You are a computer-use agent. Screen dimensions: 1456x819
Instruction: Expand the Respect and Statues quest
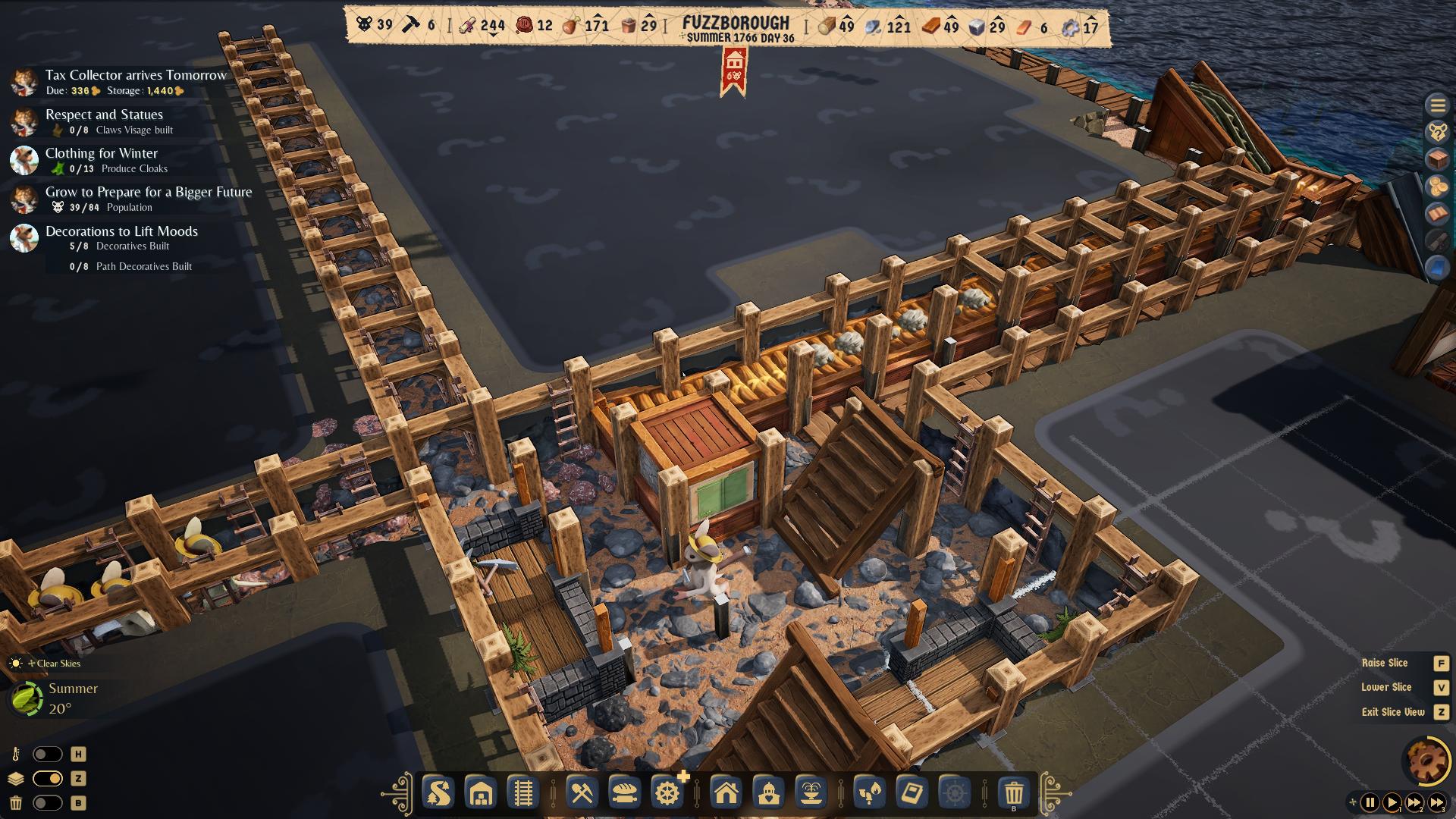pyautogui.click(x=104, y=115)
